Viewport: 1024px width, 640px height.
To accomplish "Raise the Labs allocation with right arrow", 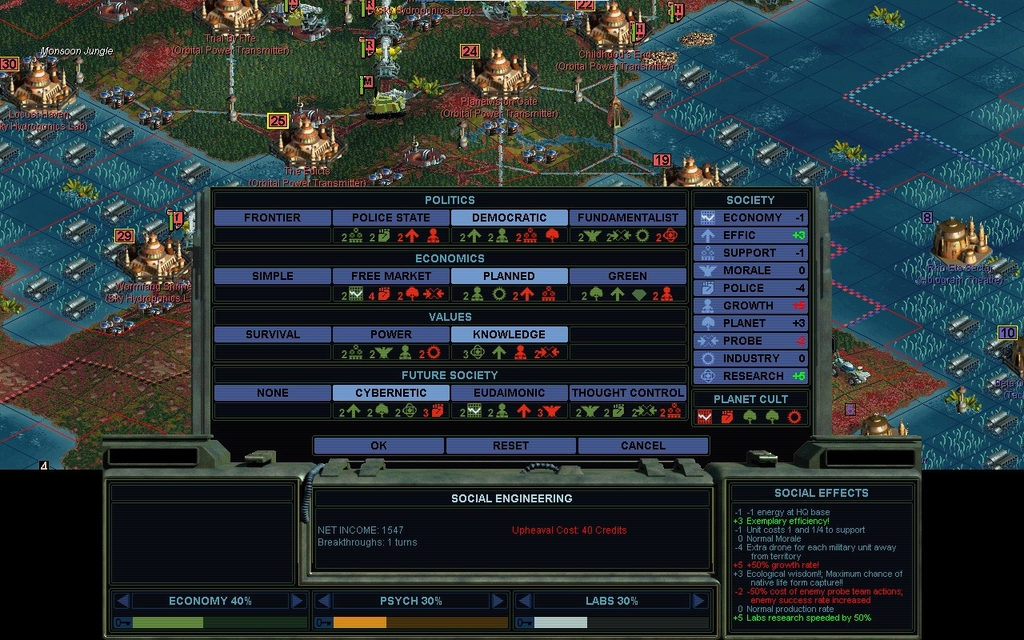I will tap(697, 601).
